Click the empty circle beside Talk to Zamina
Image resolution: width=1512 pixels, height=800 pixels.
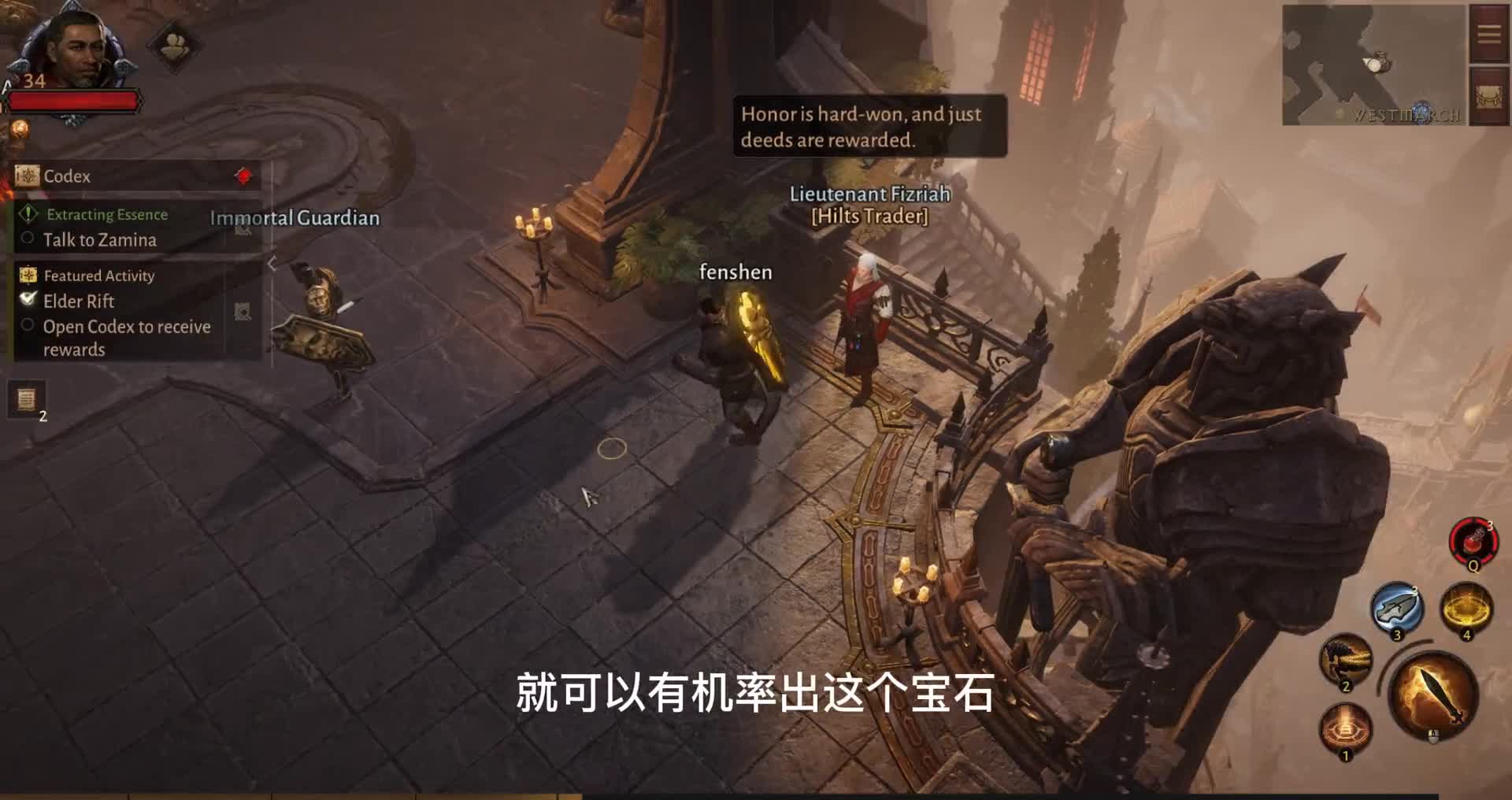(26, 239)
